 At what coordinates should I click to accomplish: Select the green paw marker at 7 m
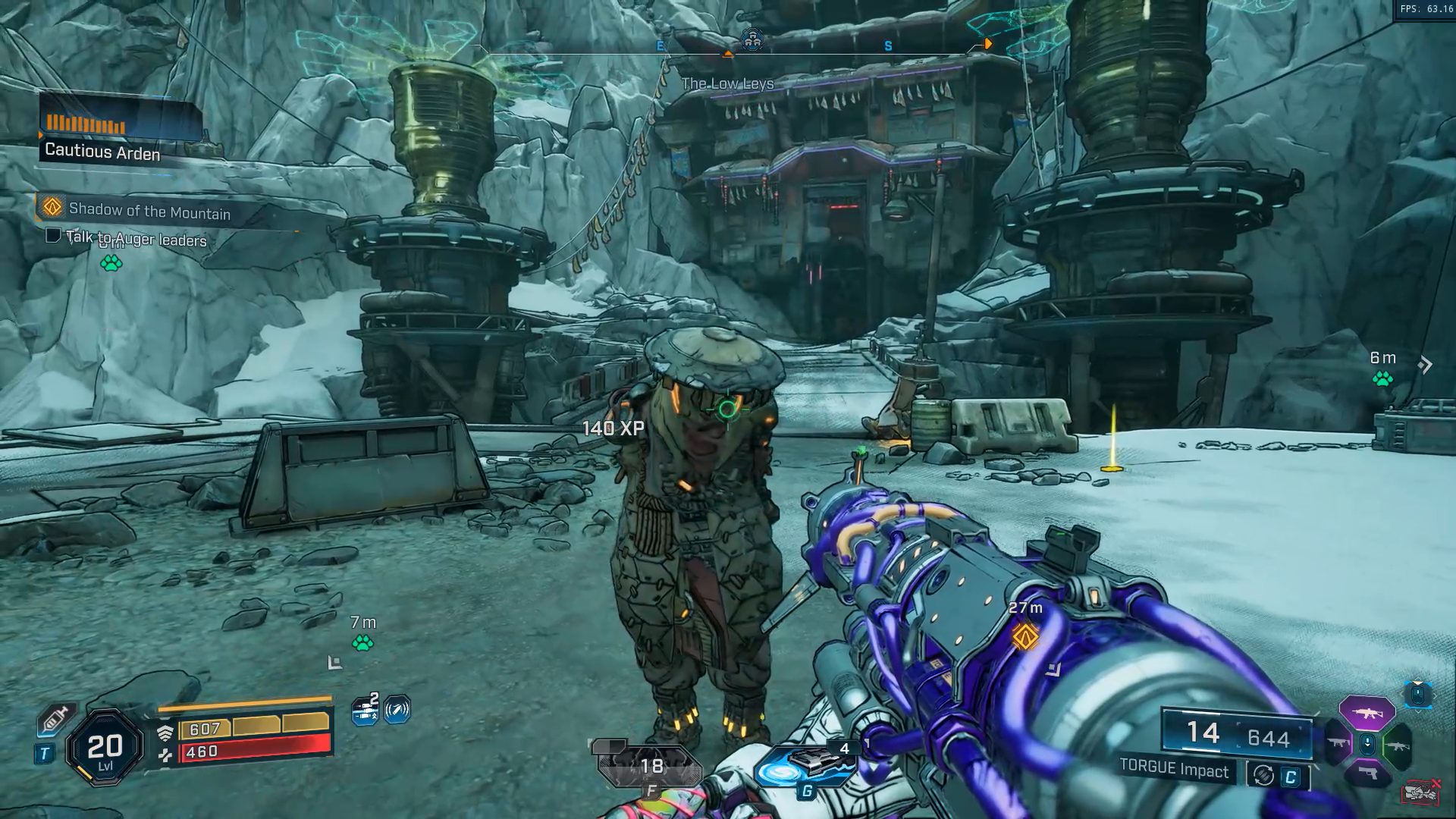point(362,643)
